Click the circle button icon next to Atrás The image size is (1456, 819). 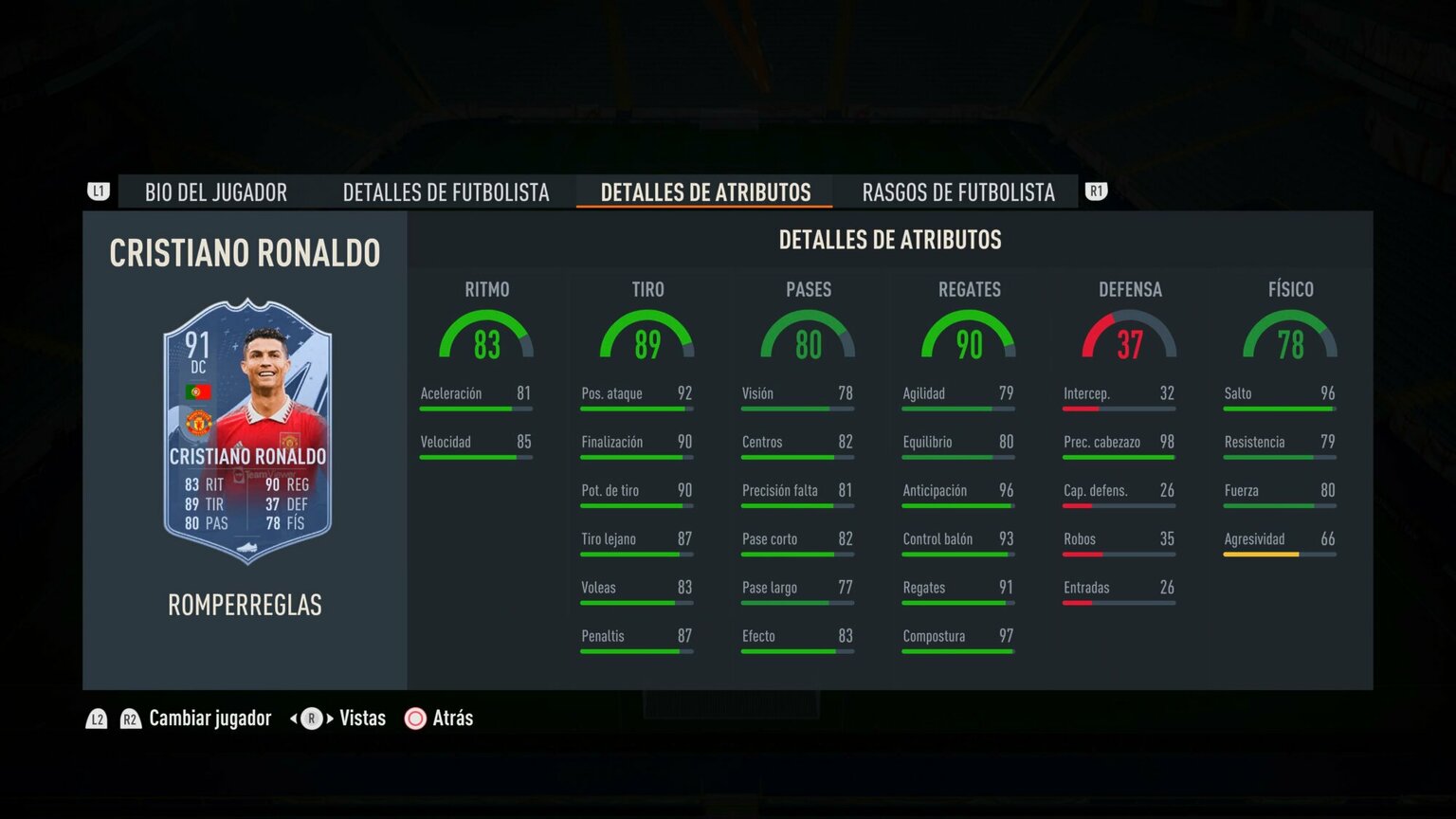(414, 719)
